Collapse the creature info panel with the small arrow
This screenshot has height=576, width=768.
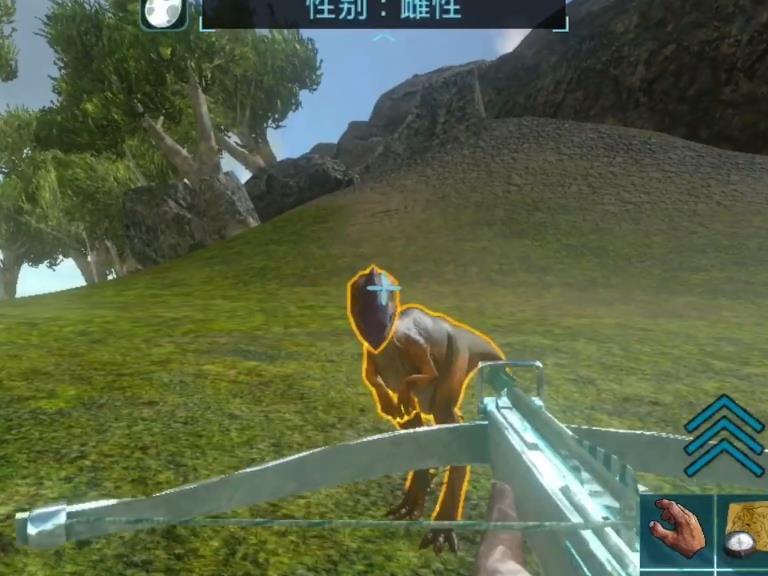[x=384, y=38]
